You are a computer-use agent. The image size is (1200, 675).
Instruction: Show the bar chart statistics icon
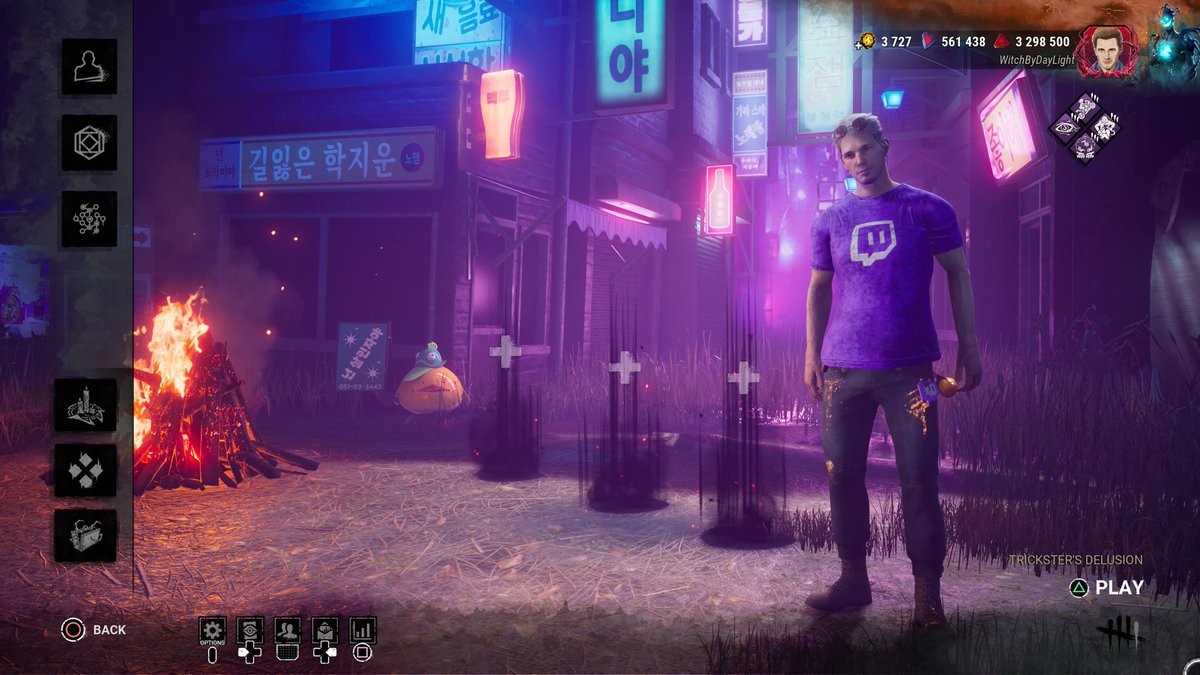tap(363, 630)
